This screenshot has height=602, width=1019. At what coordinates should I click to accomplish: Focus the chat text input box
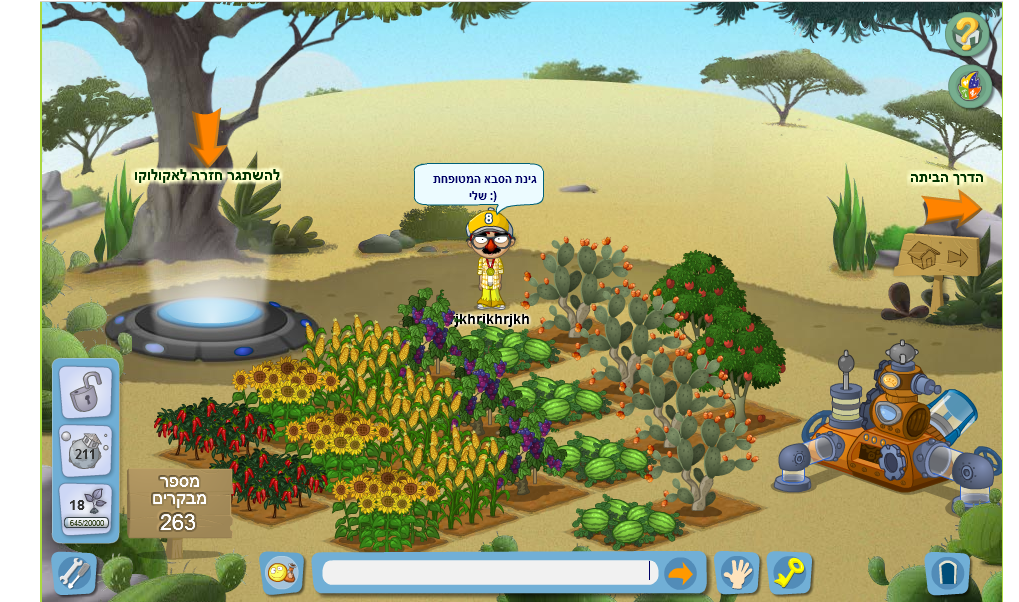click(487, 573)
